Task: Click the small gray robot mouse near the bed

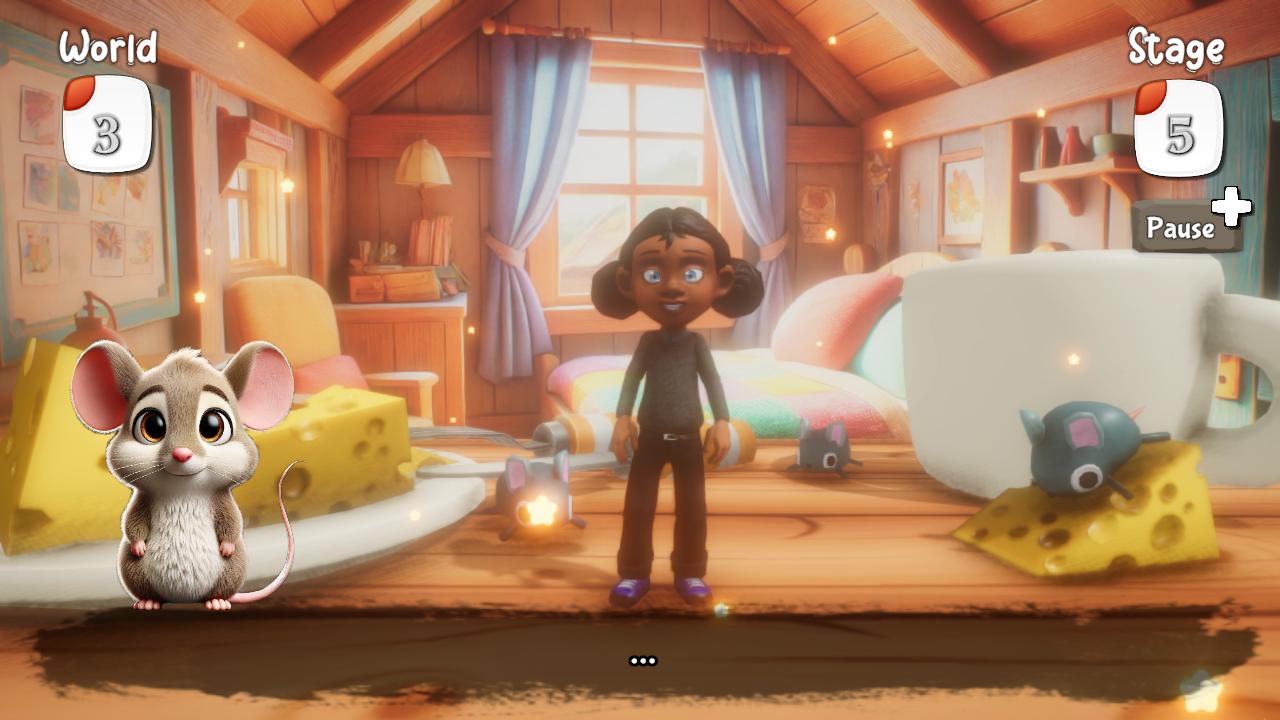Action: pyautogui.click(x=822, y=448)
